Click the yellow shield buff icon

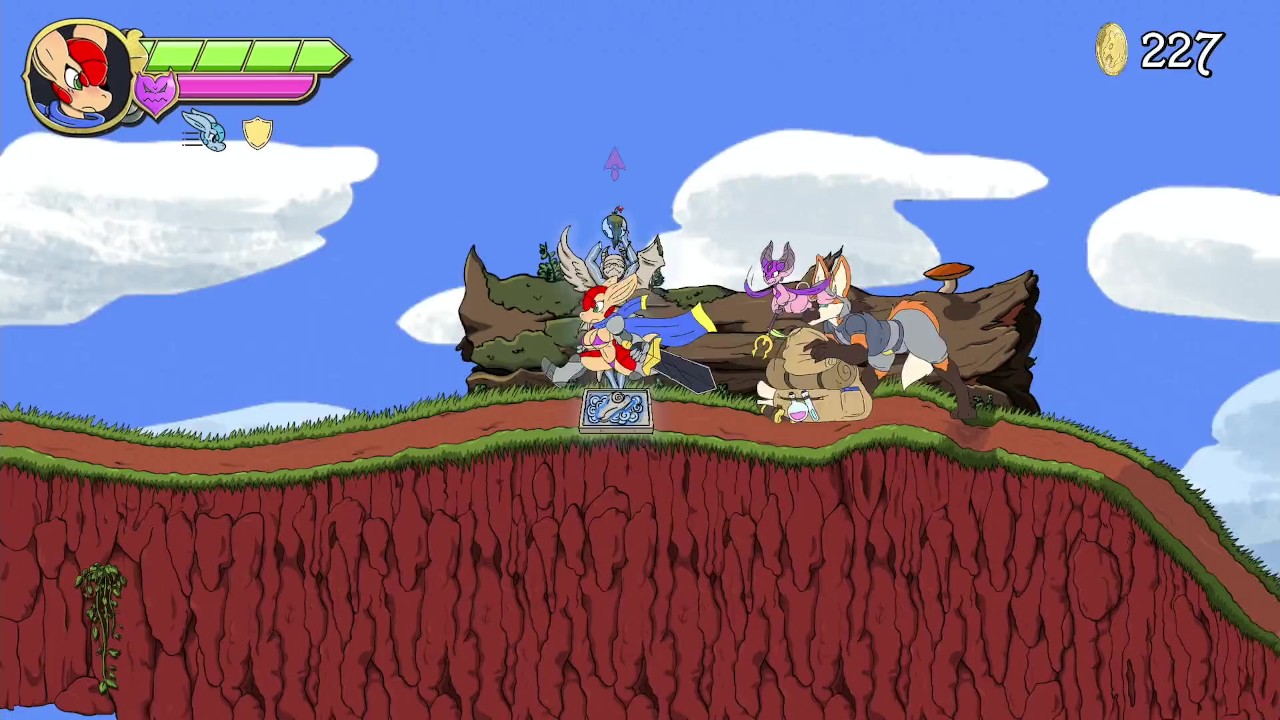[x=258, y=132]
